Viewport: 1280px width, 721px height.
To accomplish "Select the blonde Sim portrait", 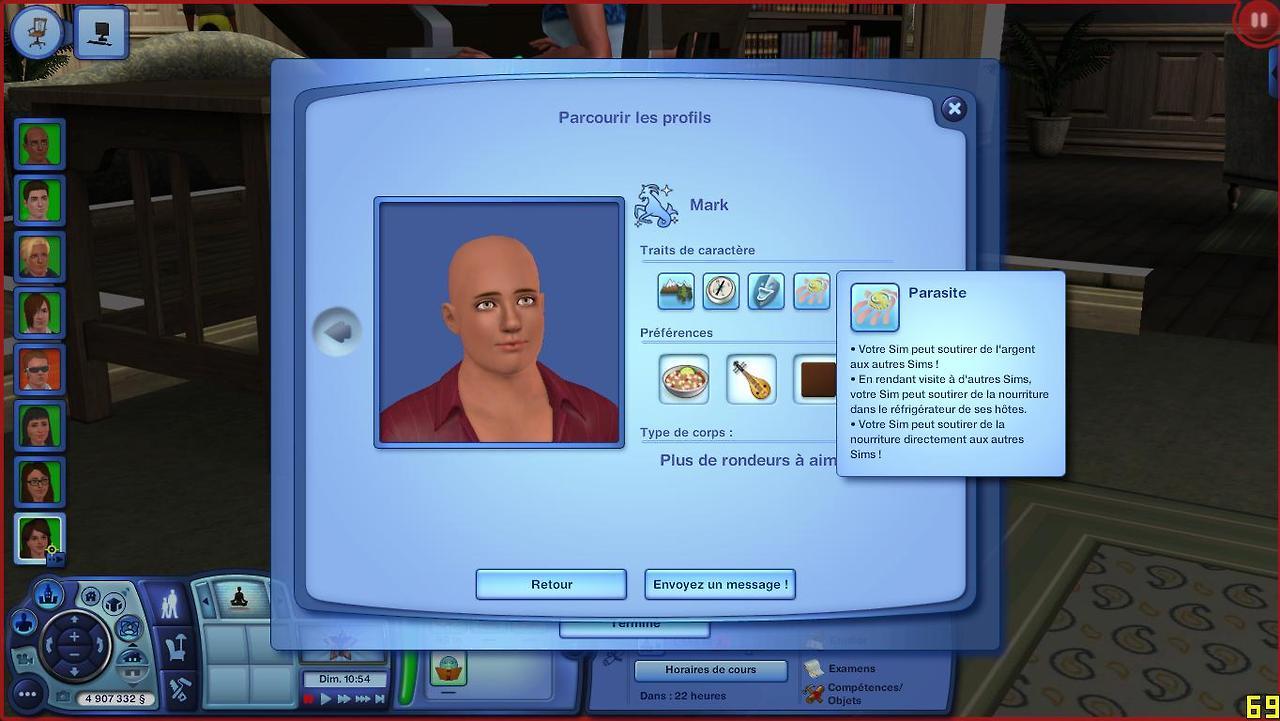I will pyautogui.click(x=40, y=256).
